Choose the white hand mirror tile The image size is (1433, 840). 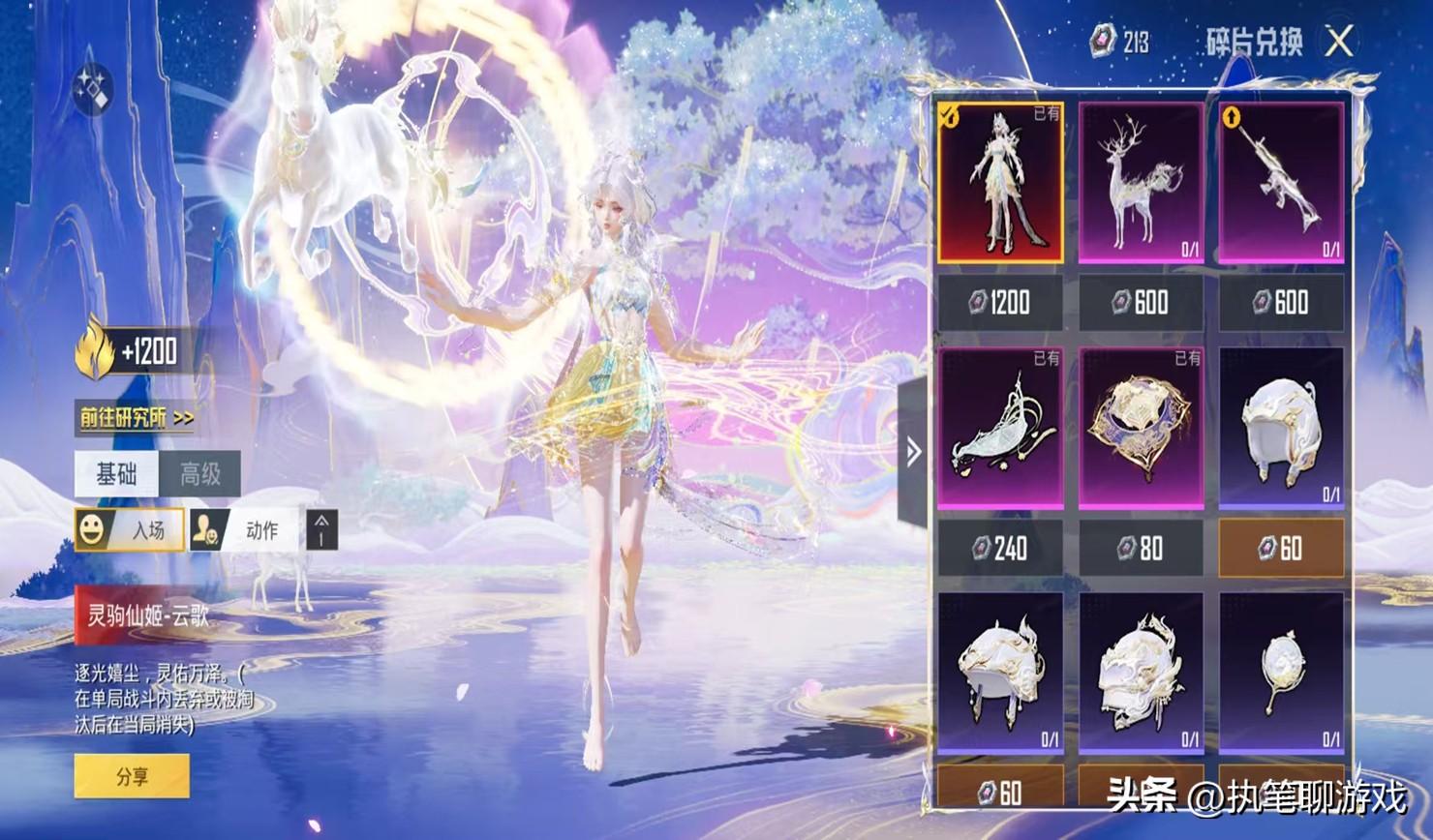click(x=1282, y=673)
